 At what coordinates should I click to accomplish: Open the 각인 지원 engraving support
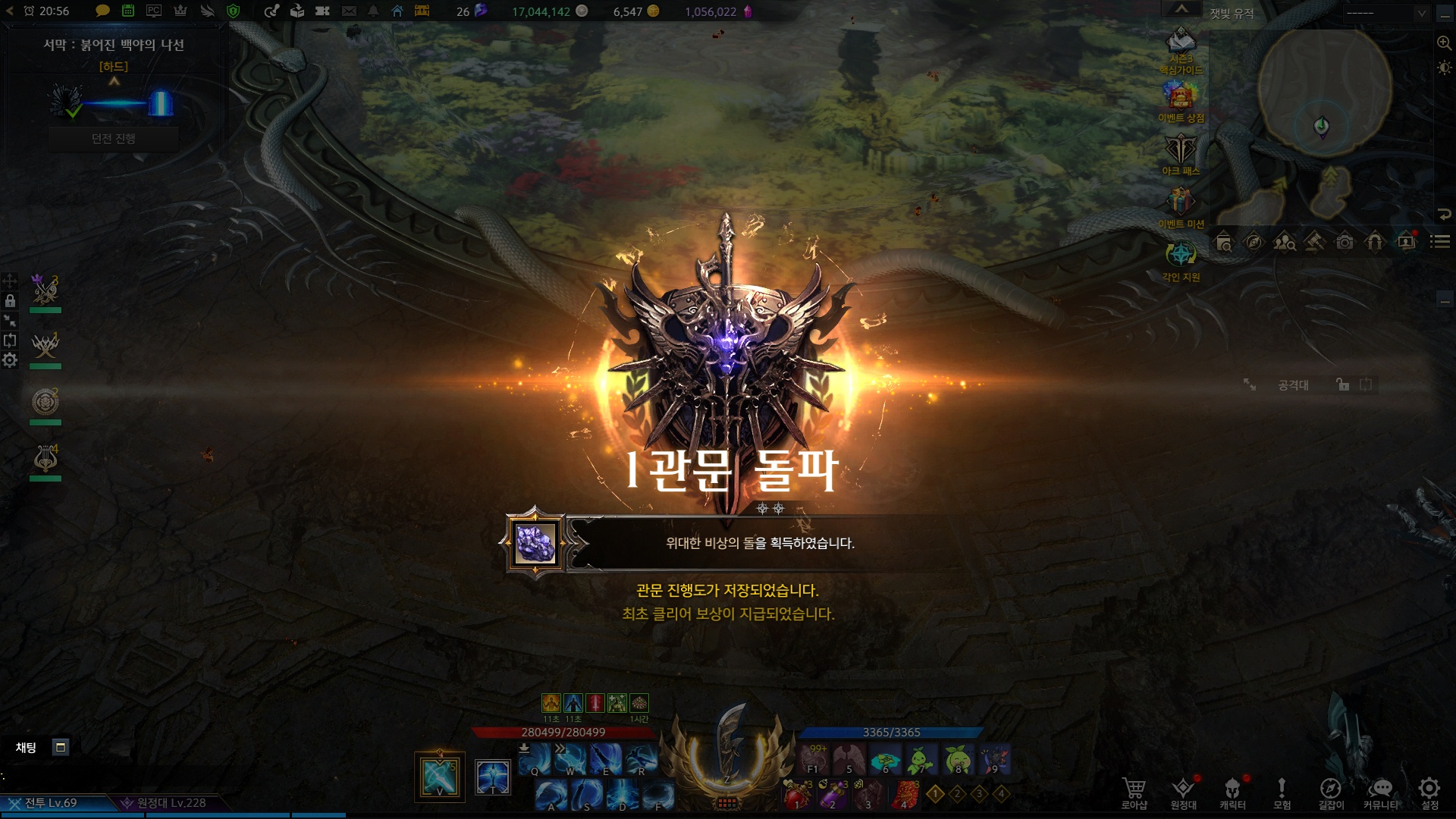click(x=1180, y=256)
